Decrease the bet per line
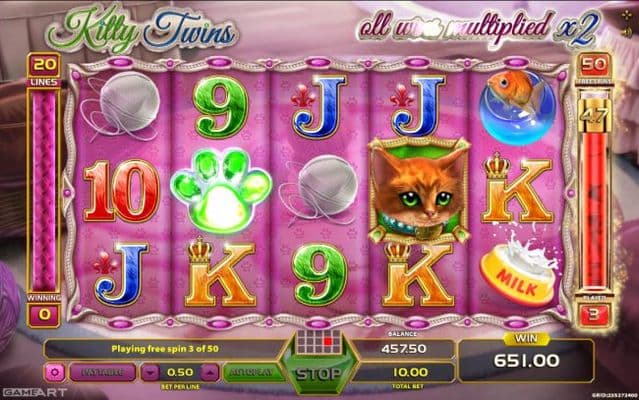The height and width of the screenshot is (400, 639). tap(149, 372)
